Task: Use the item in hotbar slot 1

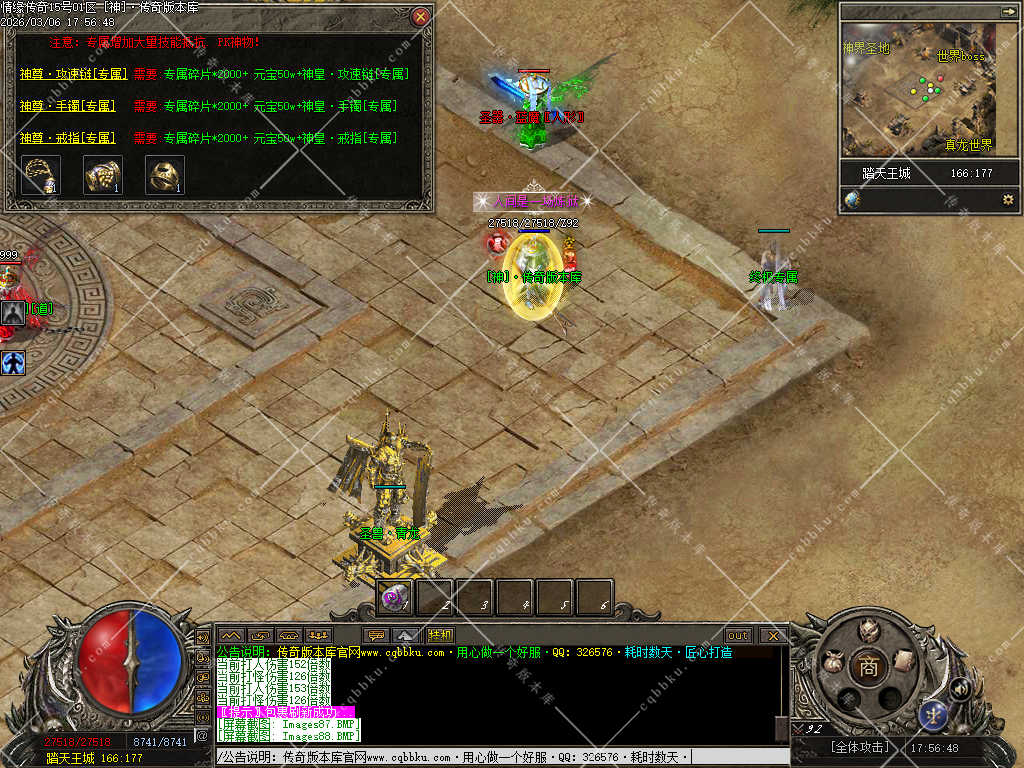Action: pyautogui.click(x=396, y=598)
